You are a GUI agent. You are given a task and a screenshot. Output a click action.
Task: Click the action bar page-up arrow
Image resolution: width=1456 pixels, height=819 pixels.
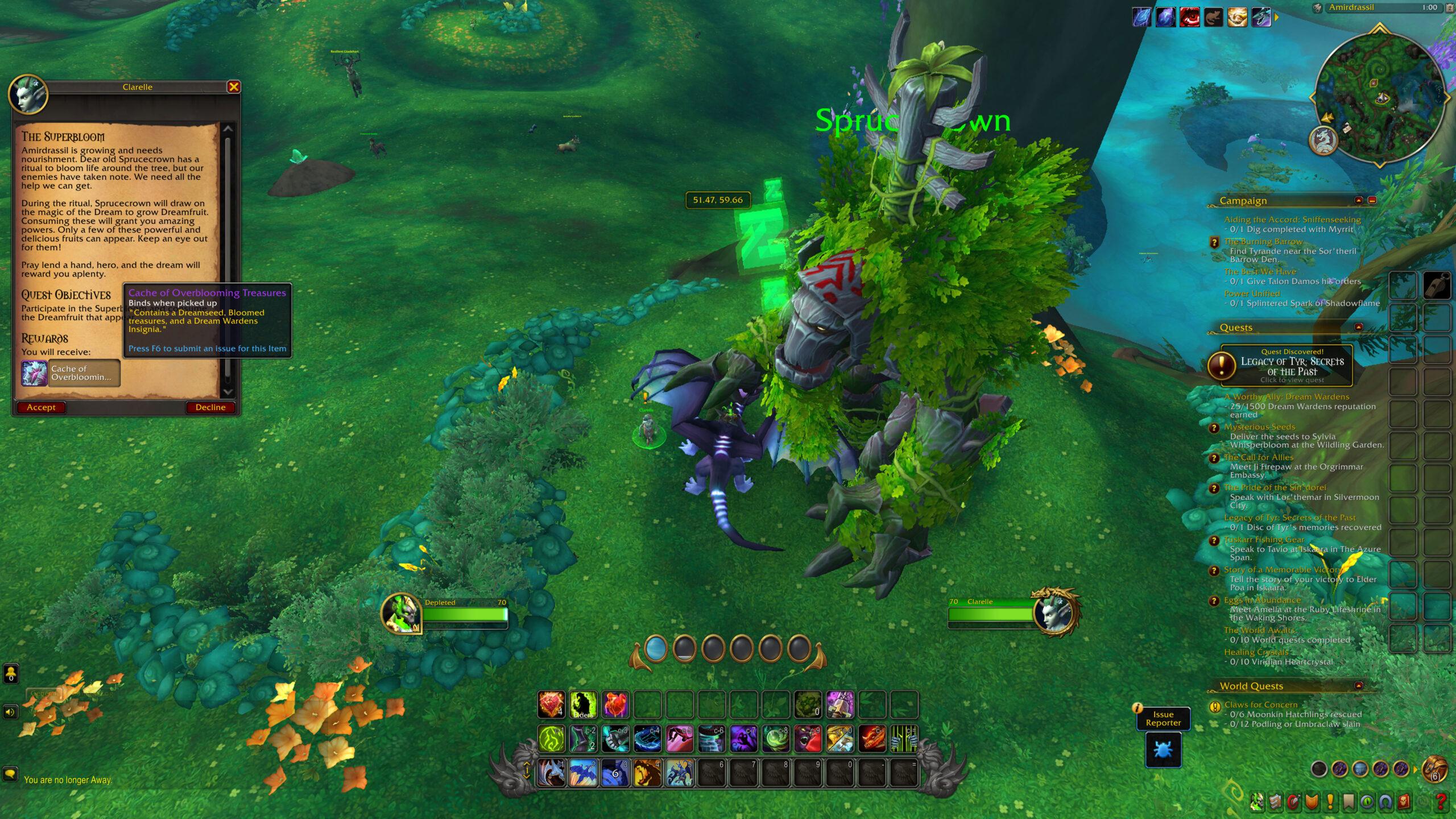(x=527, y=764)
